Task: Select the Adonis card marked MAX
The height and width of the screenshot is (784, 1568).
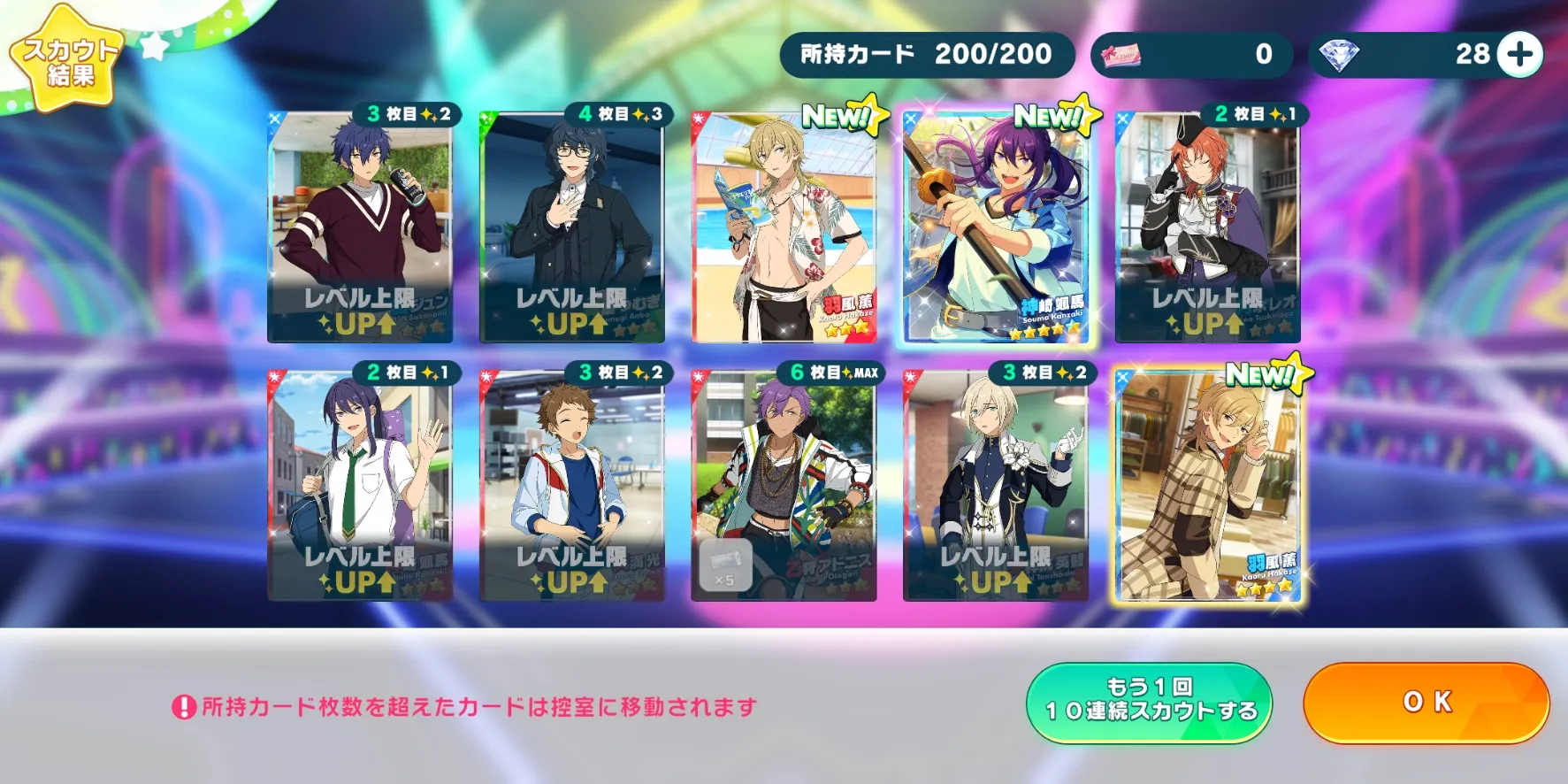Action: [x=784, y=486]
